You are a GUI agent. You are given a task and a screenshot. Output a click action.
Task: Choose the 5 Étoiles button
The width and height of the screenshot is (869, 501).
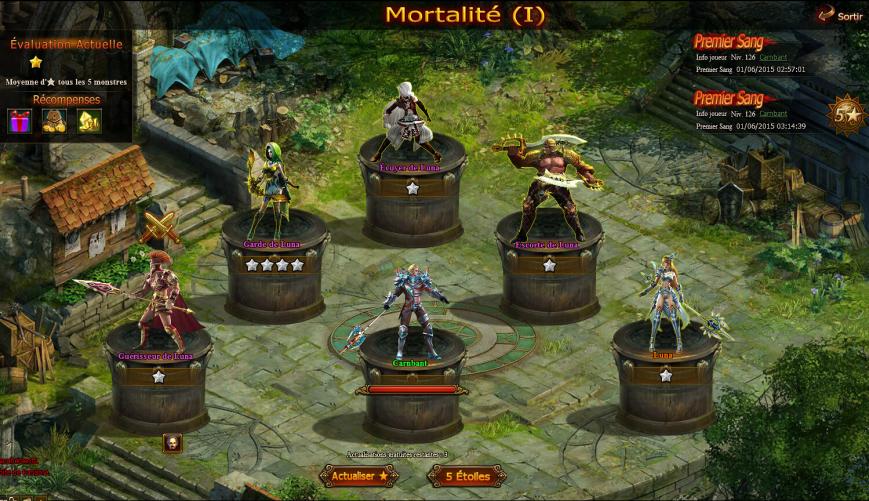click(466, 476)
